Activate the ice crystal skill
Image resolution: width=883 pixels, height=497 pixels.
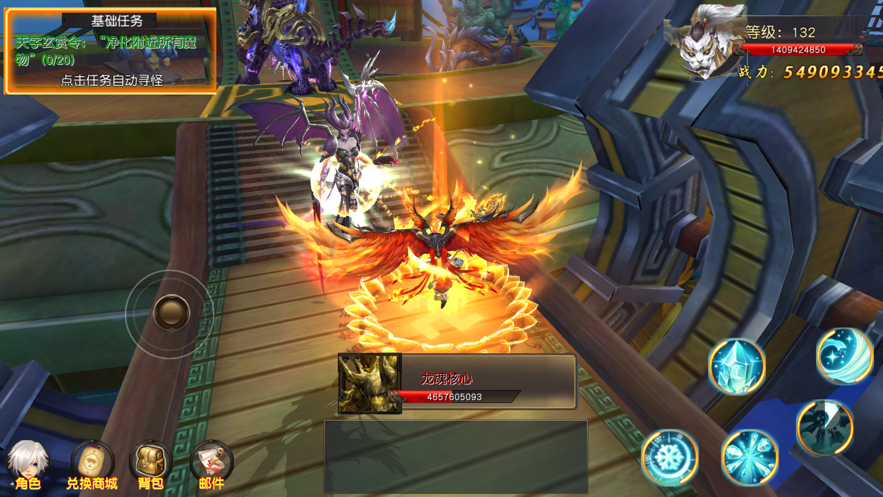(737, 366)
